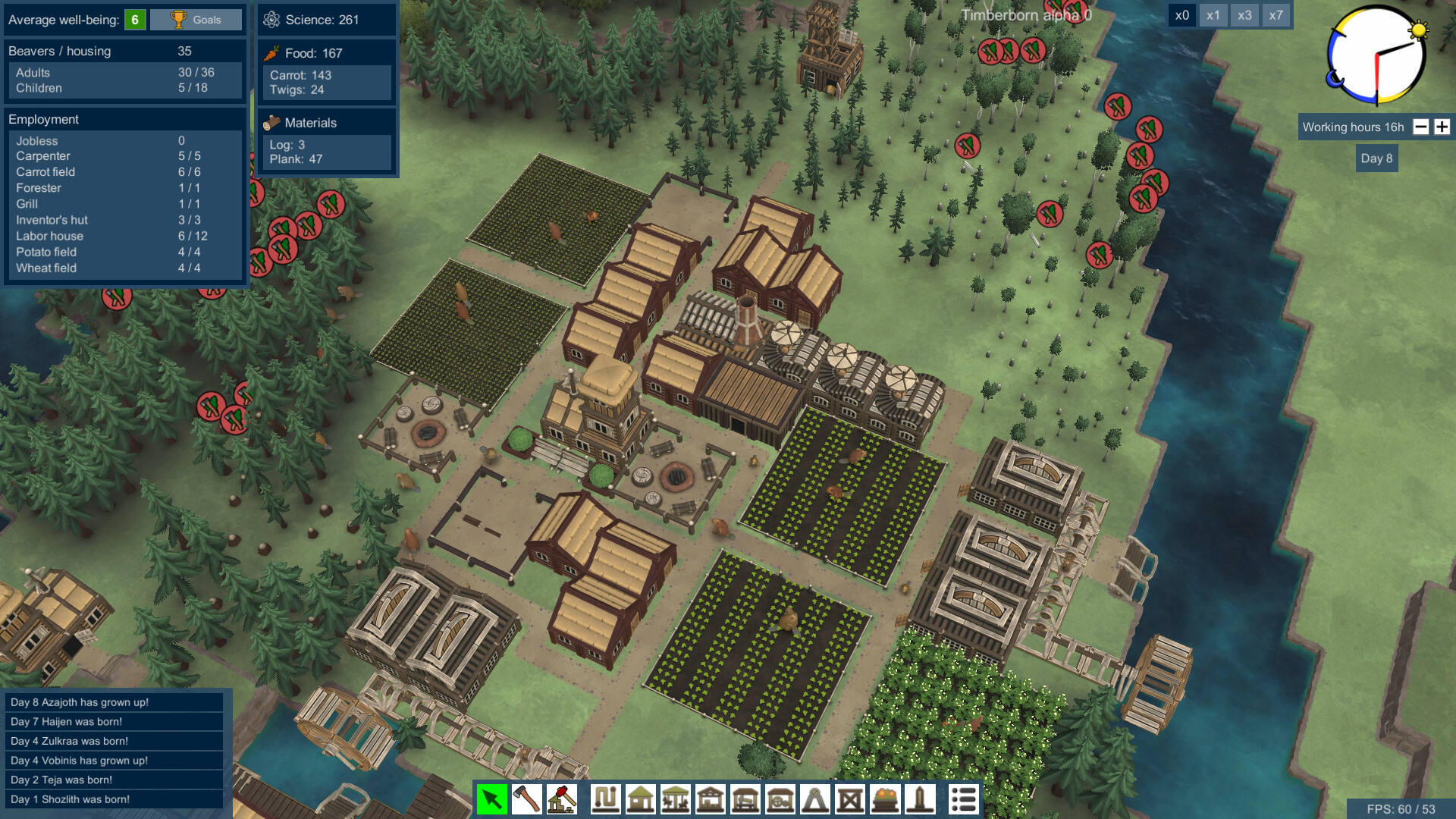Pause the game with x0 speed

pyautogui.click(x=1181, y=15)
